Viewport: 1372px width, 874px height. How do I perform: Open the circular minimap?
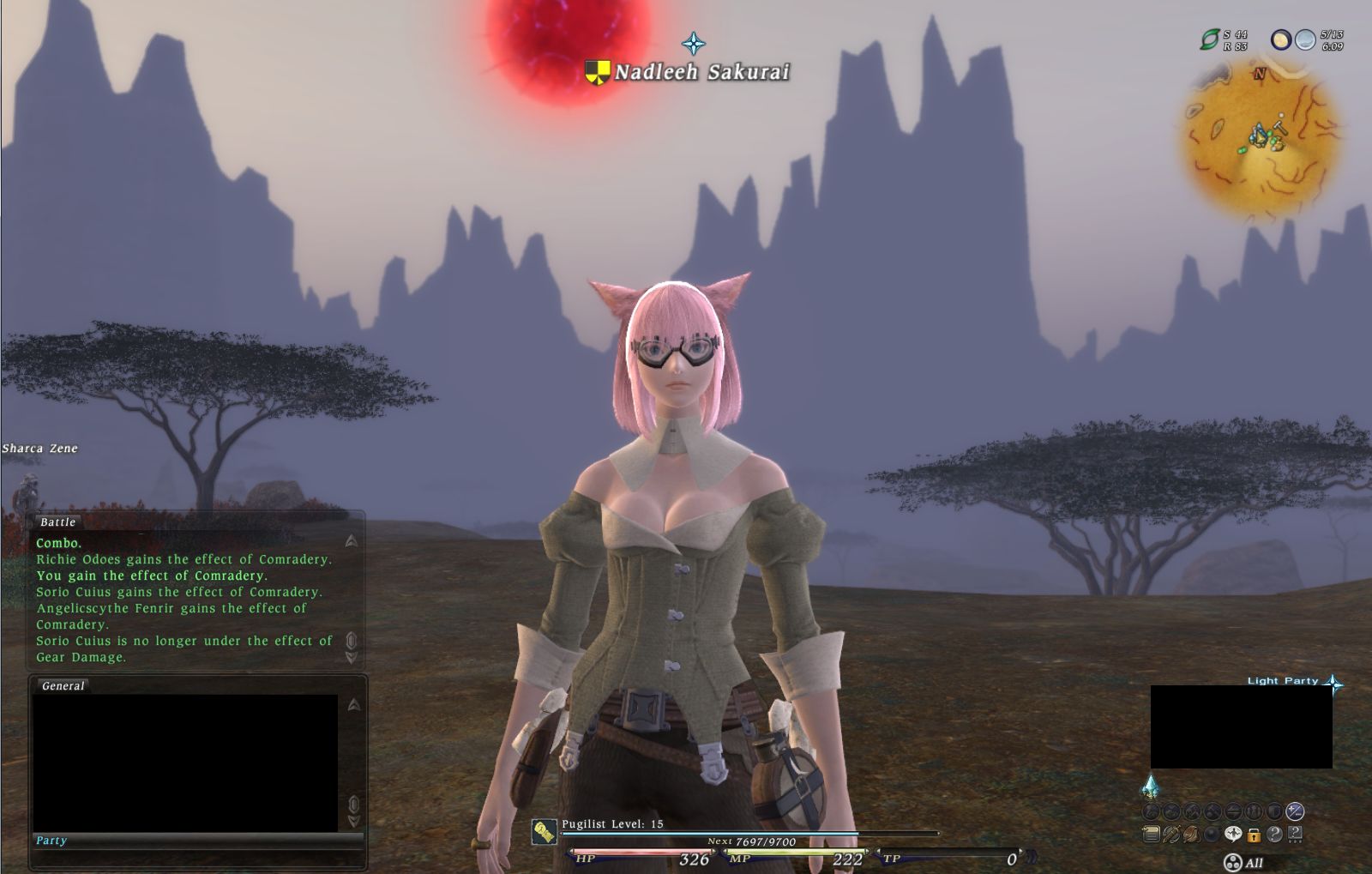click(1261, 139)
